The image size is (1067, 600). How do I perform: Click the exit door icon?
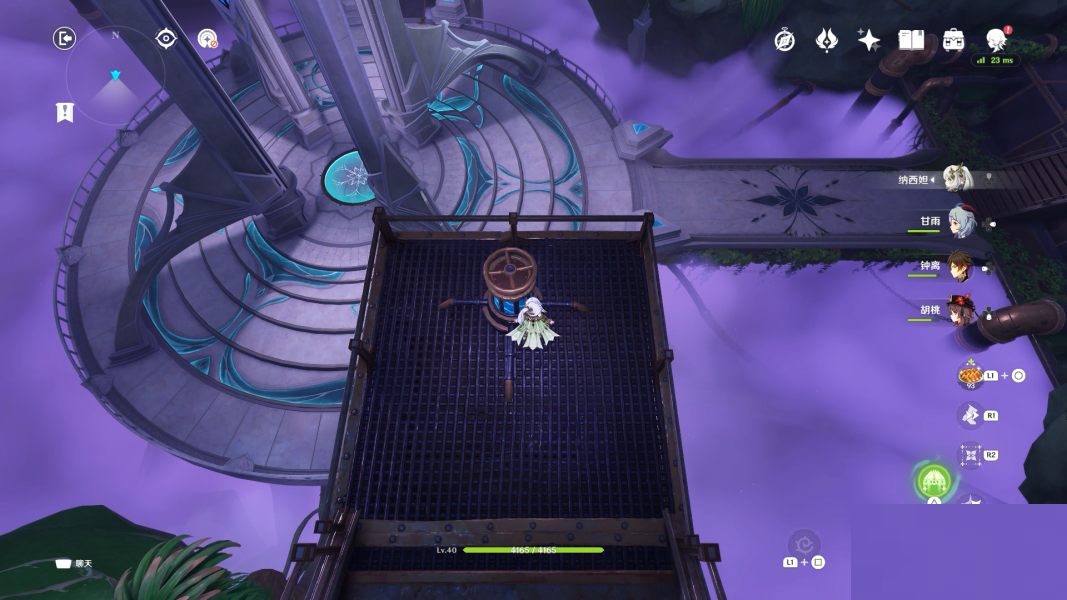pos(64,39)
